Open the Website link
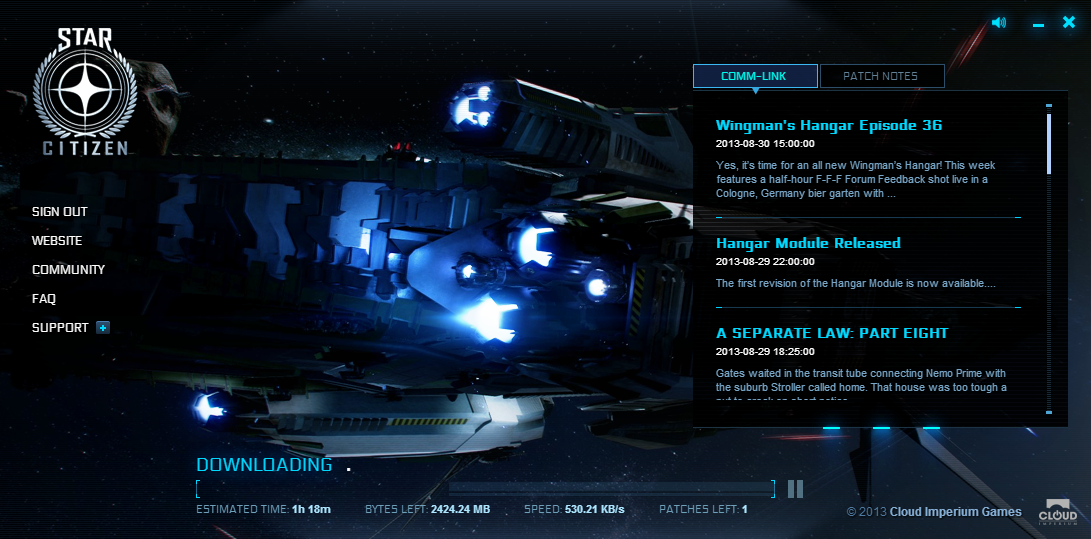The width and height of the screenshot is (1091, 539). (57, 241)
